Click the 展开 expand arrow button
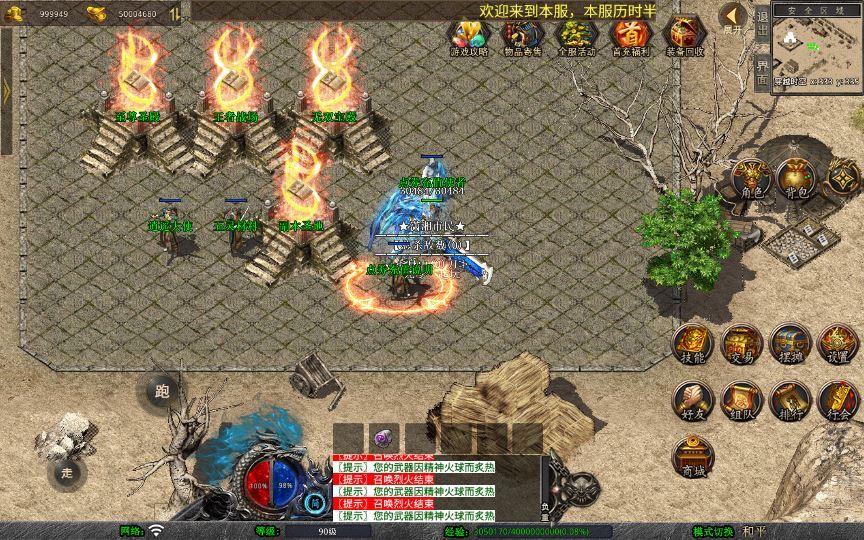 pos(733,19)
